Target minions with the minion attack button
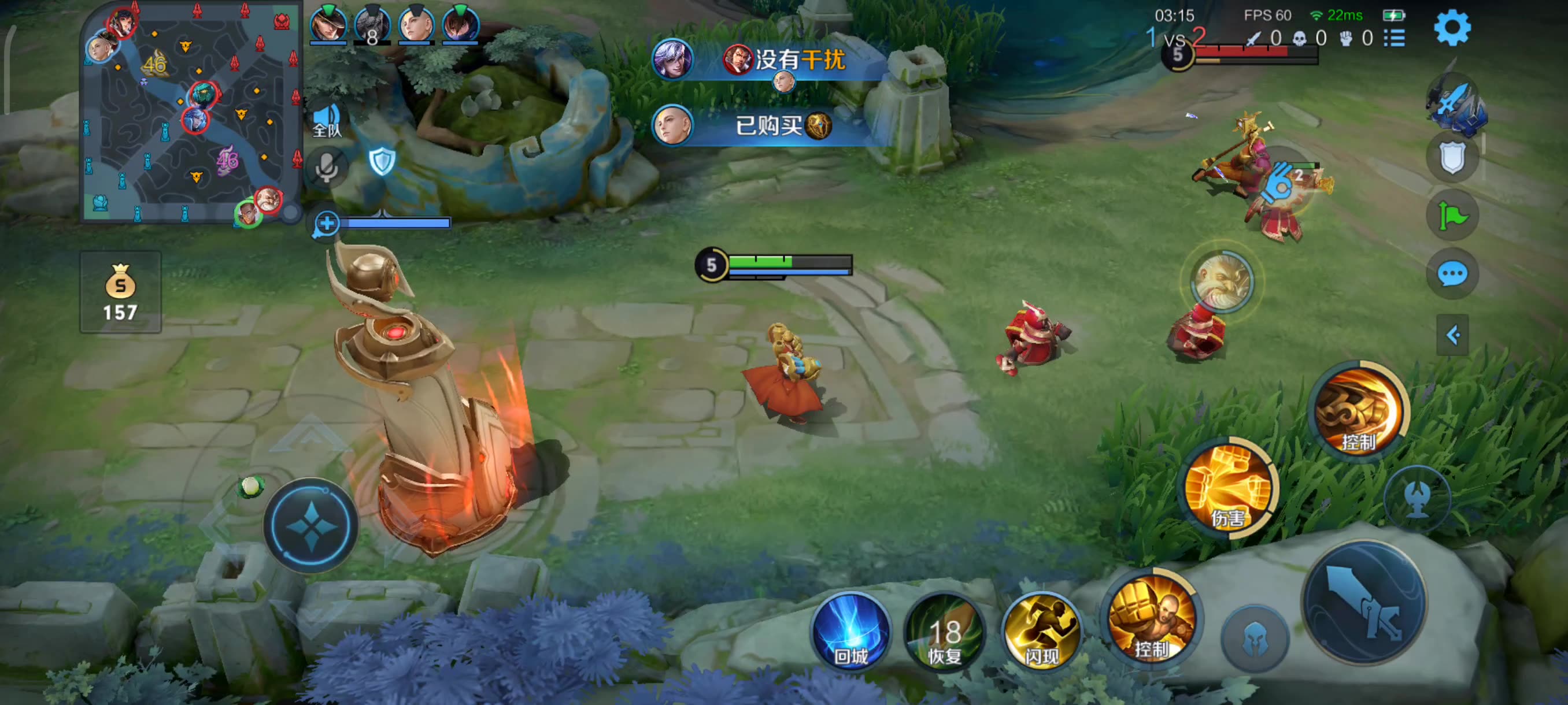Screen dimensions: 1568x705 pyautogui.click(x=1255, y=639)
